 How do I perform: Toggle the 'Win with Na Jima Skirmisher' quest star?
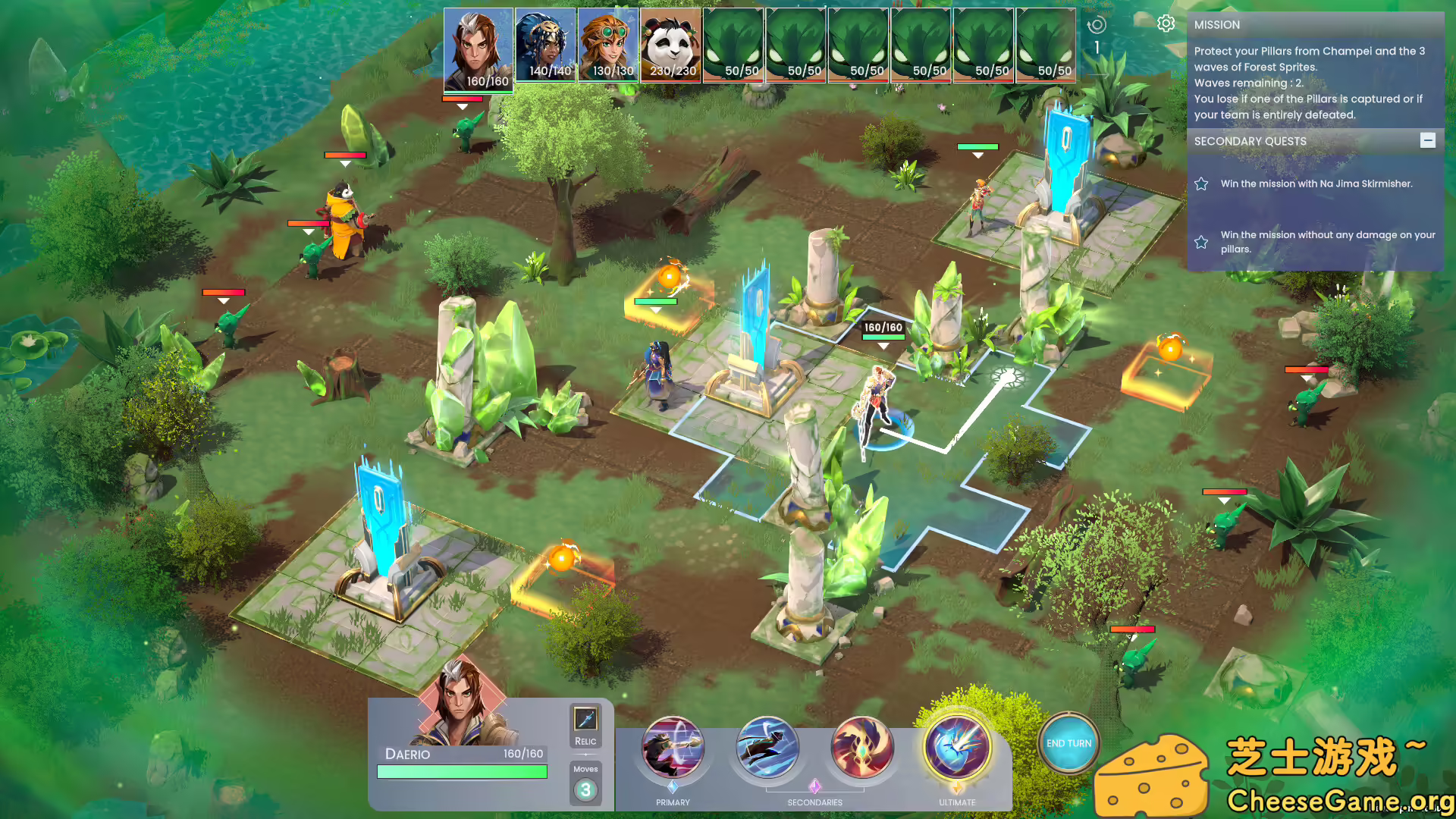click(x=1200, y=183)
